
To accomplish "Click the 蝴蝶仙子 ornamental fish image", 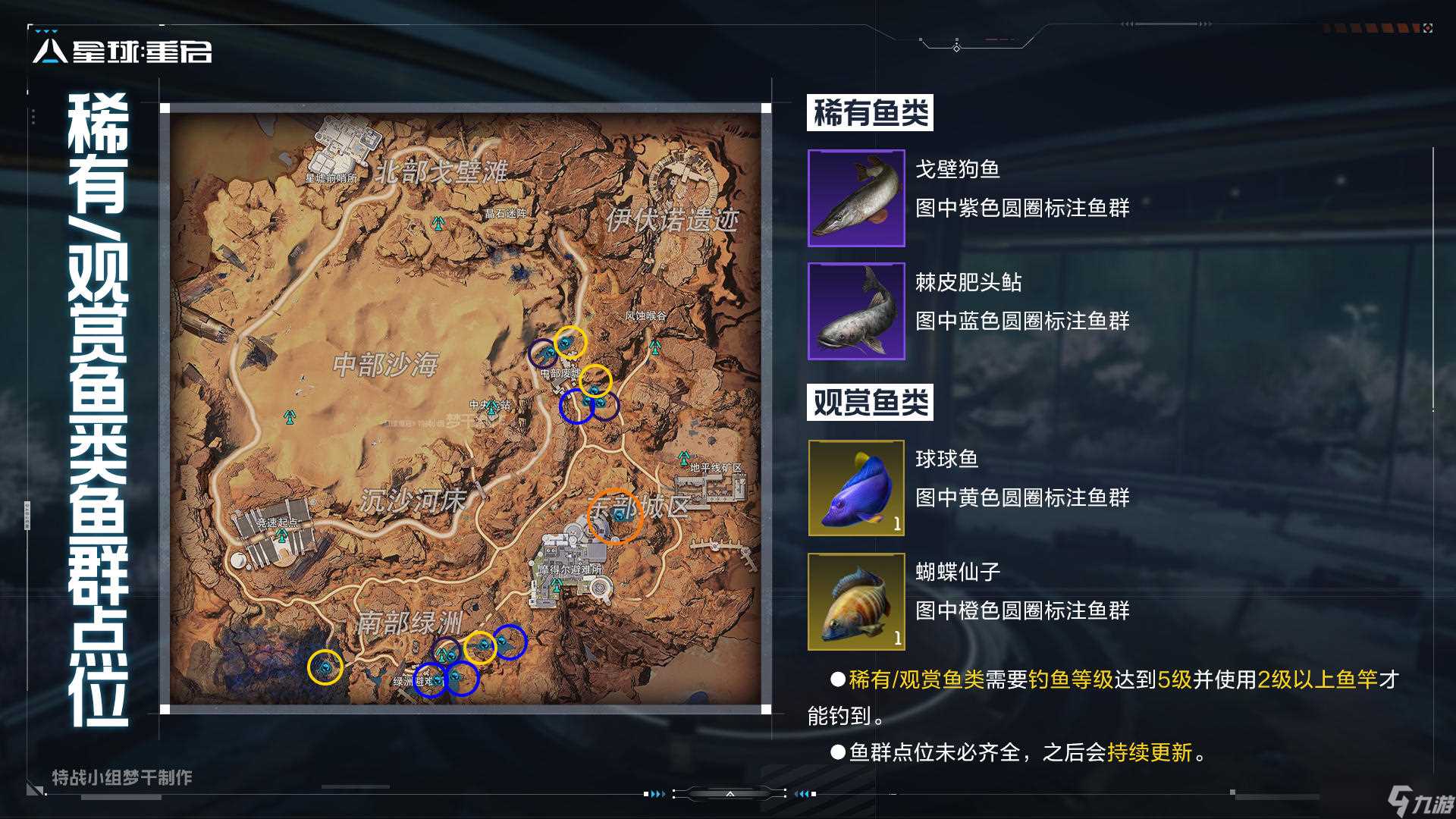I will pos(856,600).
